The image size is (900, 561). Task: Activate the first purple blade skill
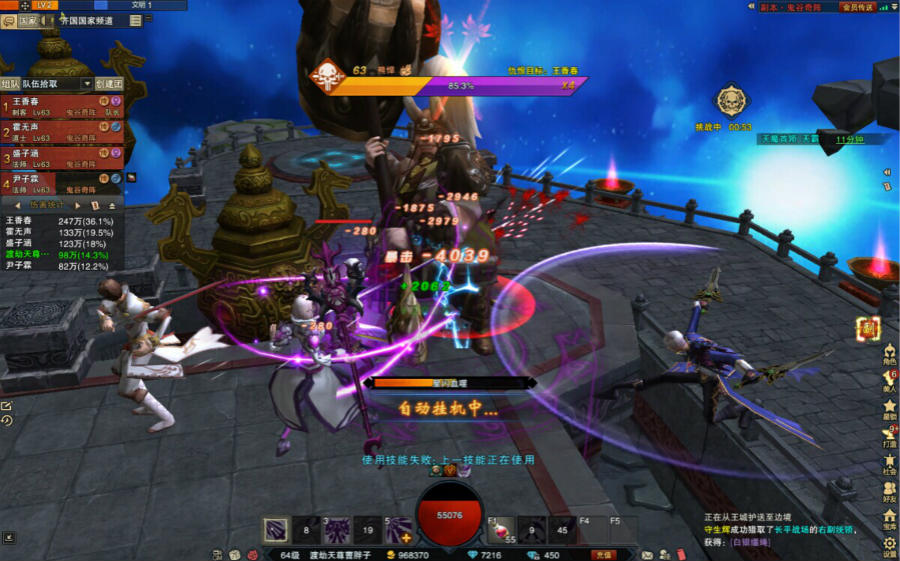click(x=276, y=530)
